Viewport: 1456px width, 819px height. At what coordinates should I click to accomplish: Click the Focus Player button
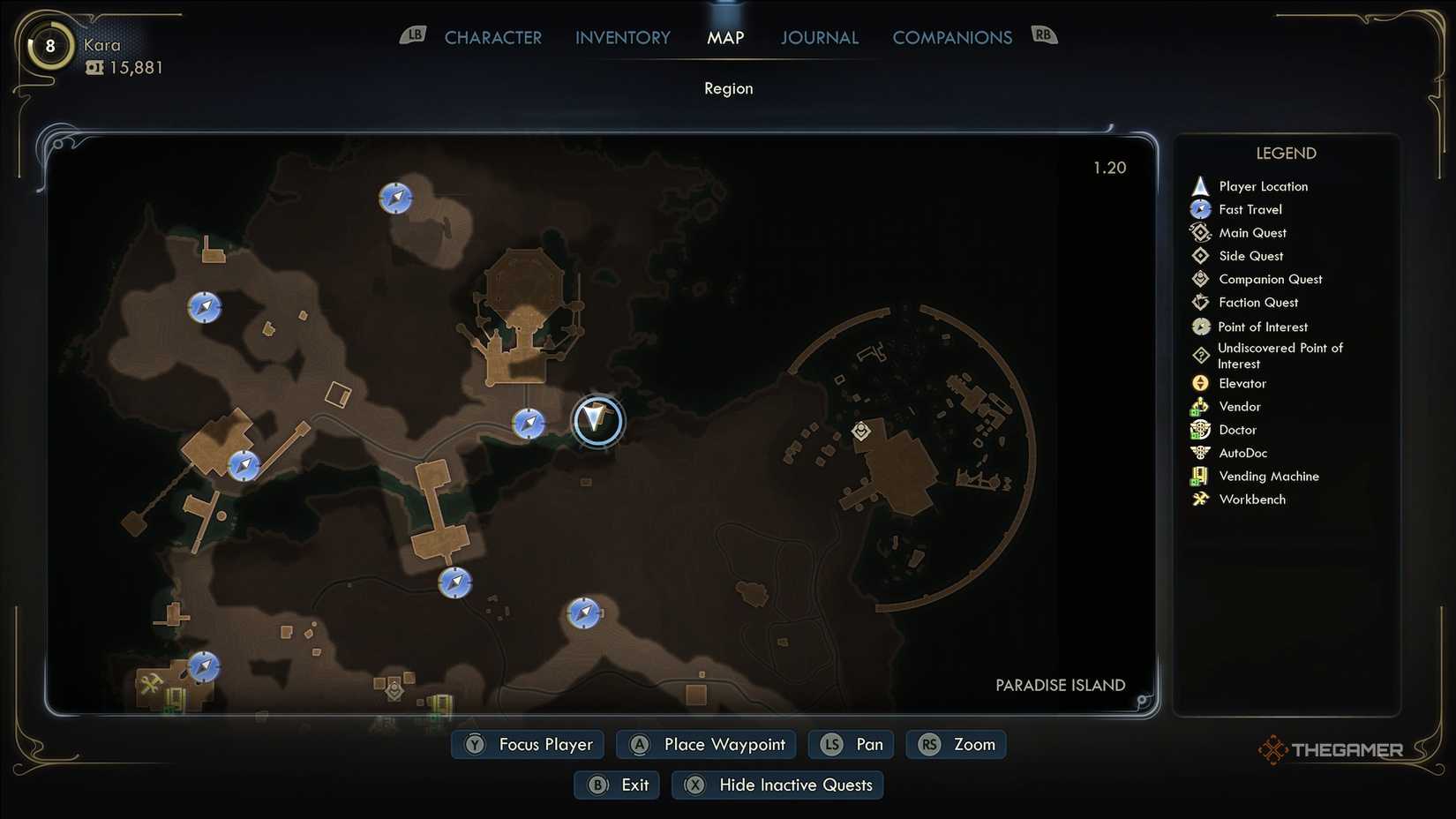tap(527, 744)
